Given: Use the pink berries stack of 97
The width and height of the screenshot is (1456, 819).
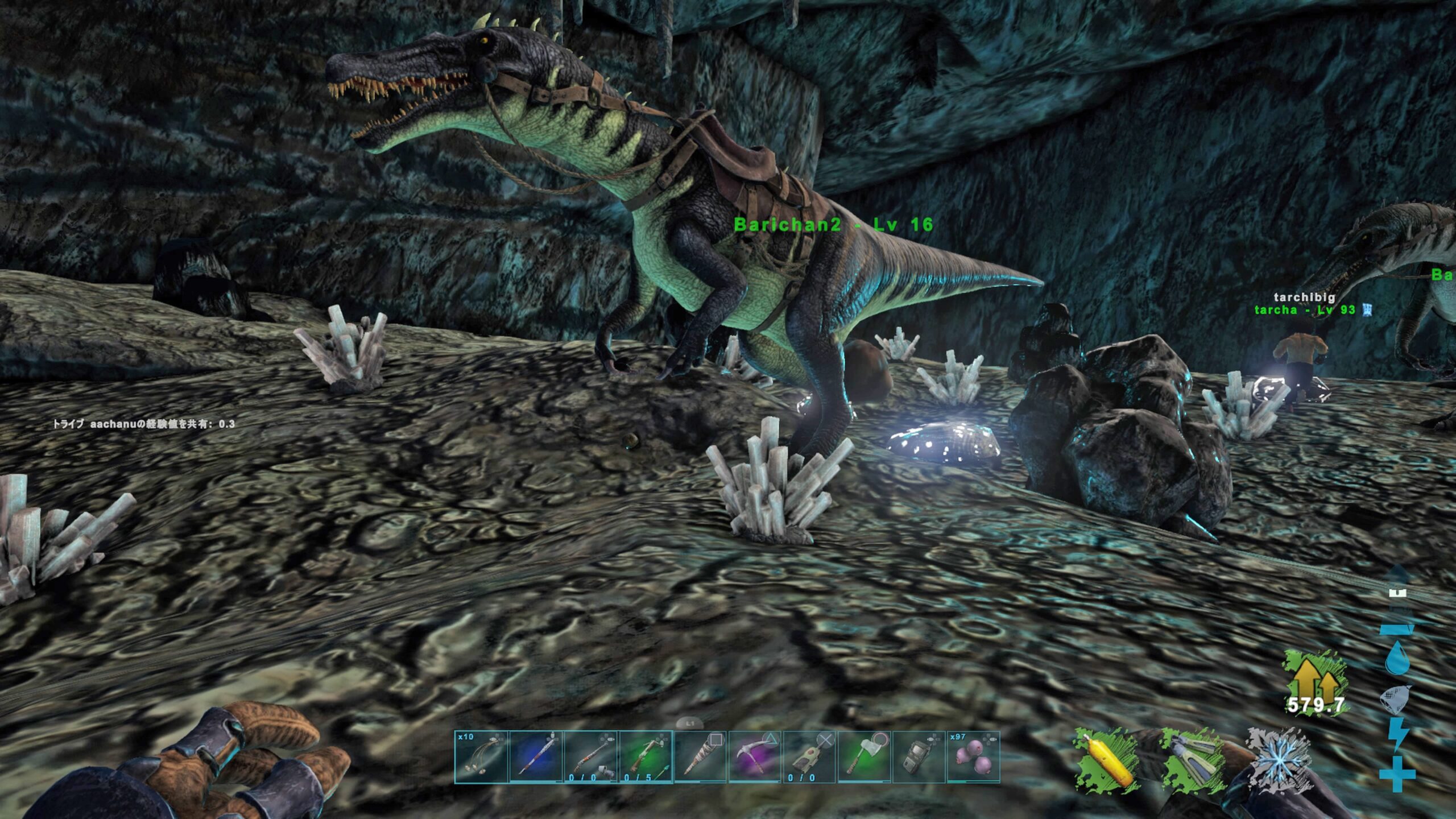Looking at the screenshot, I should point(973,757).
